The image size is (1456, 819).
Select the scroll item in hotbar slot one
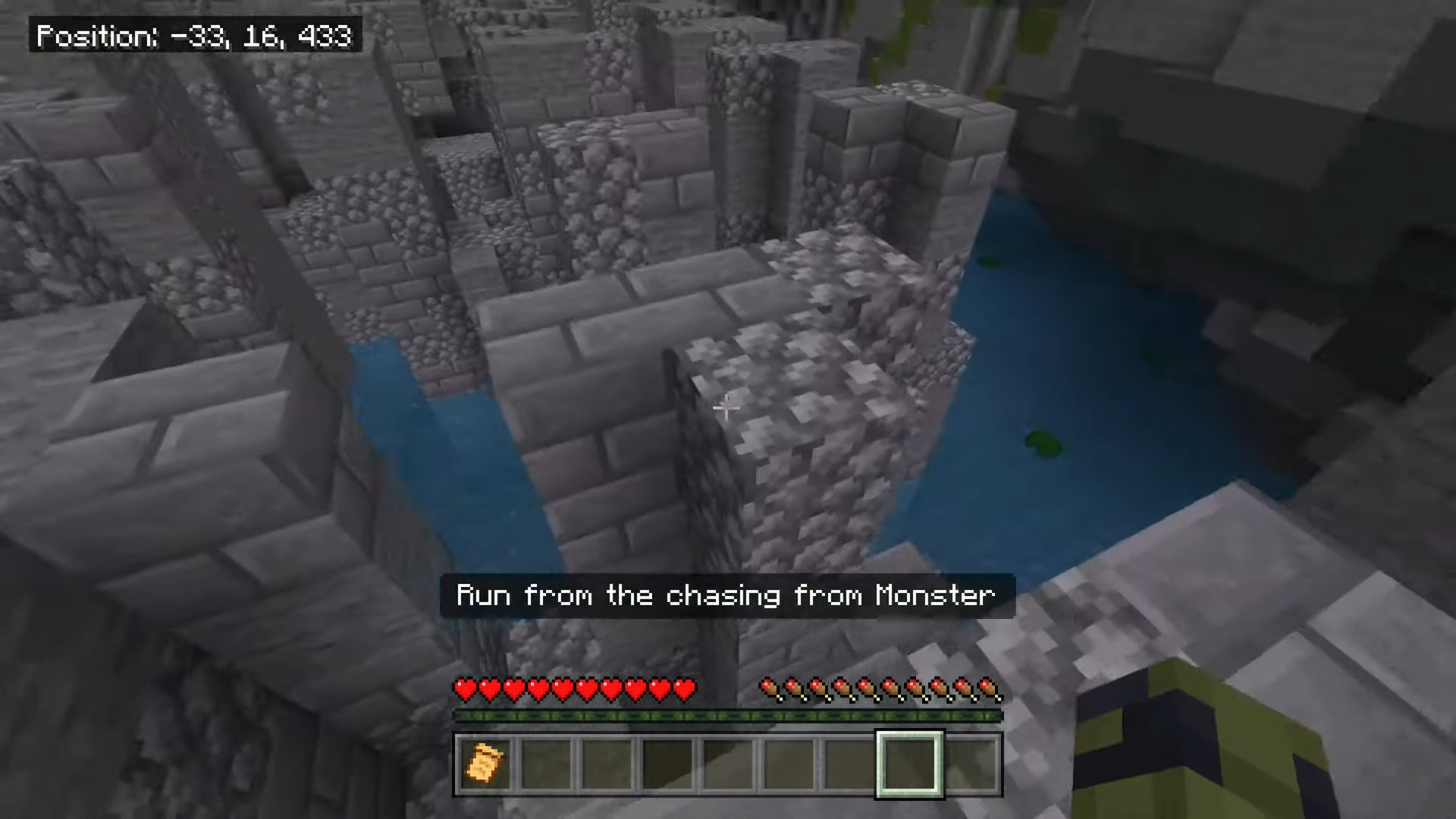pos(485,764)
